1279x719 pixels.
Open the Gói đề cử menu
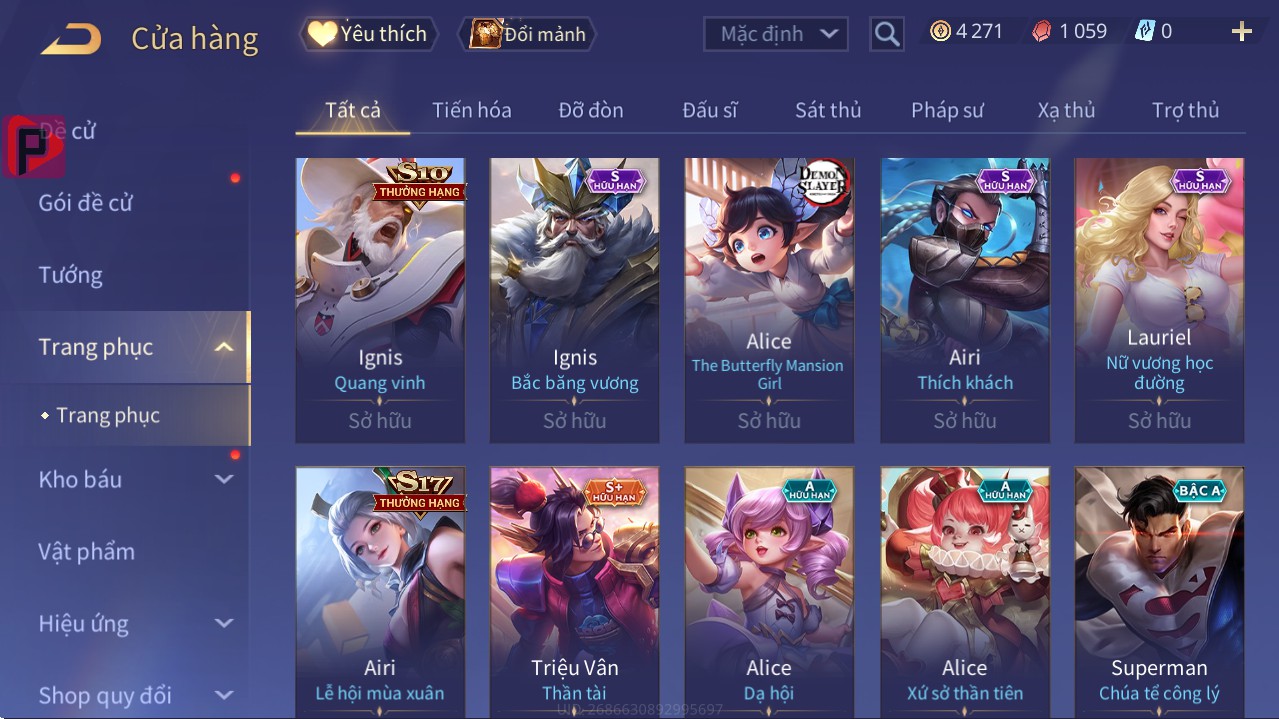(86, 203)
